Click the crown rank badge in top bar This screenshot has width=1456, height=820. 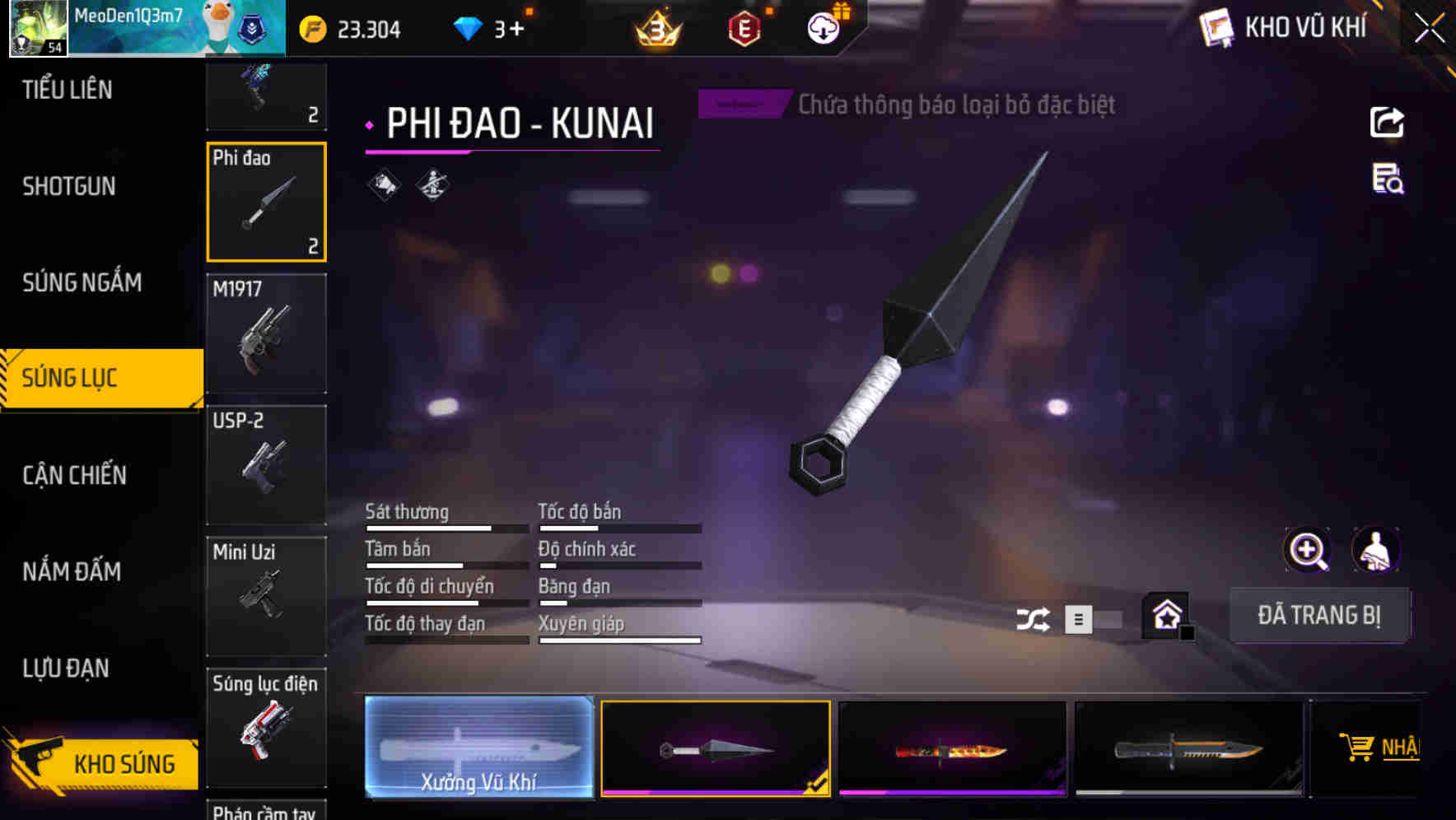pos(656,30)
